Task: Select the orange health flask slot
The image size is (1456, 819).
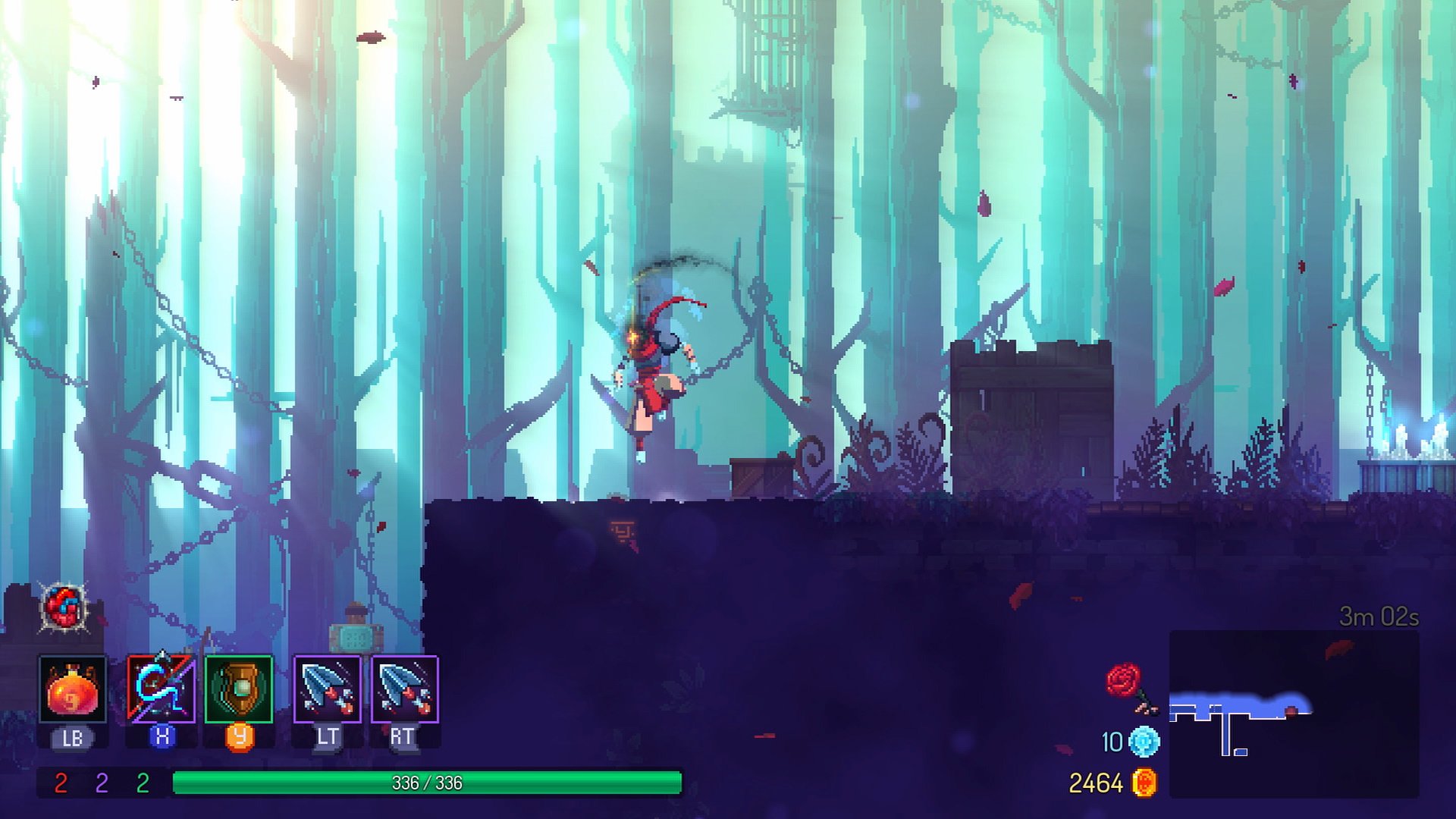Action: click(73, 689)
